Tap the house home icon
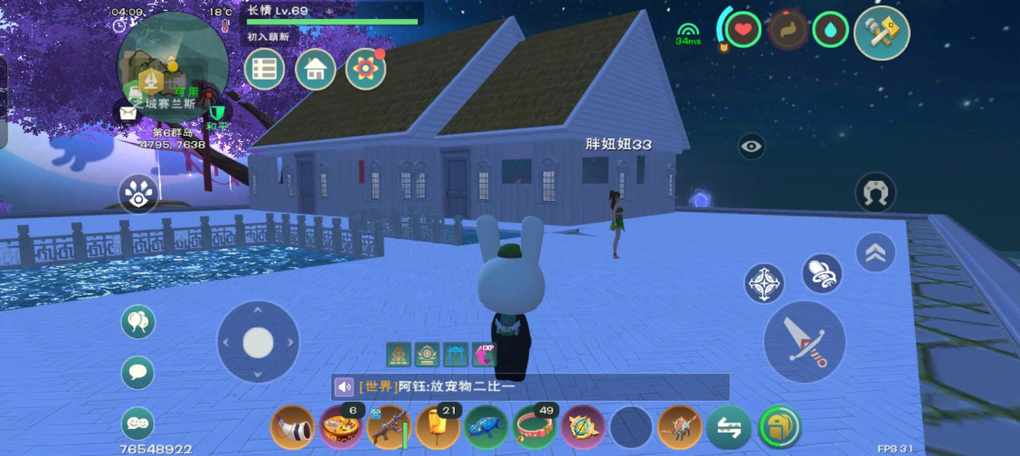Image resolution: width=1020 pixels, height=456 pixels. point(315,69)
